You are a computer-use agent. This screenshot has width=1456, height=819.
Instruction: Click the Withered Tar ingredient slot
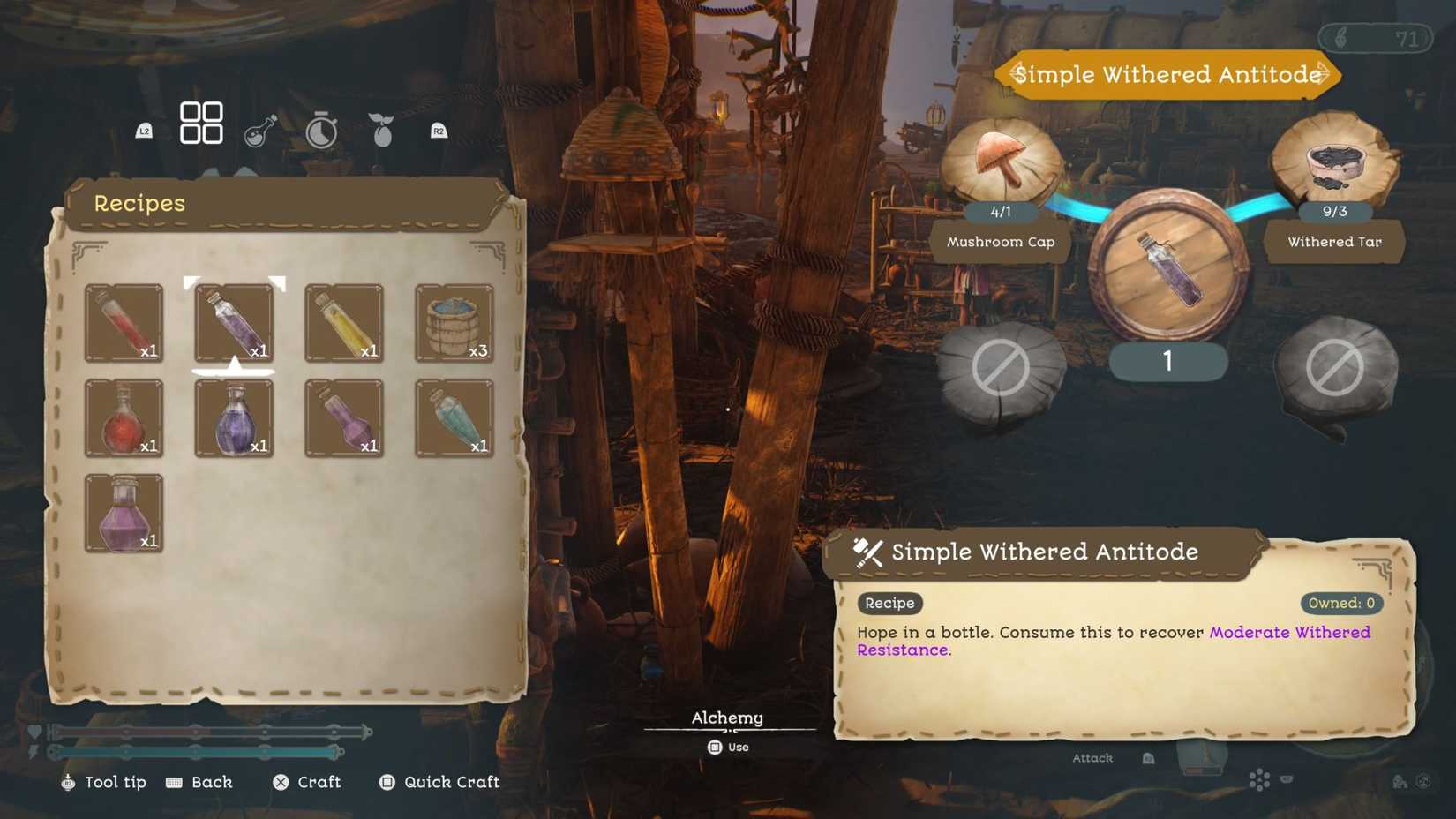pyautogui.click(x=1334, y=168)
